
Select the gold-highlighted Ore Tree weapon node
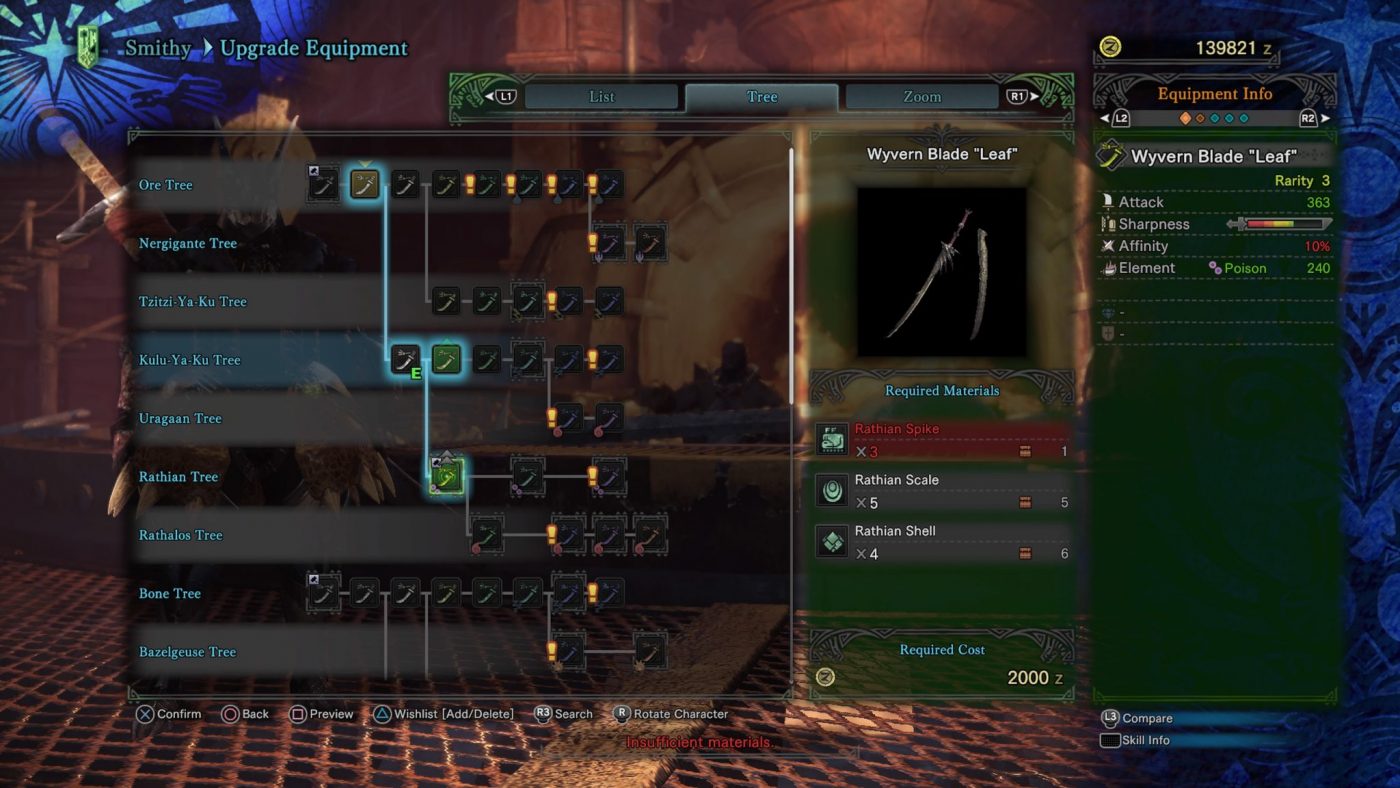pos(364,184)
